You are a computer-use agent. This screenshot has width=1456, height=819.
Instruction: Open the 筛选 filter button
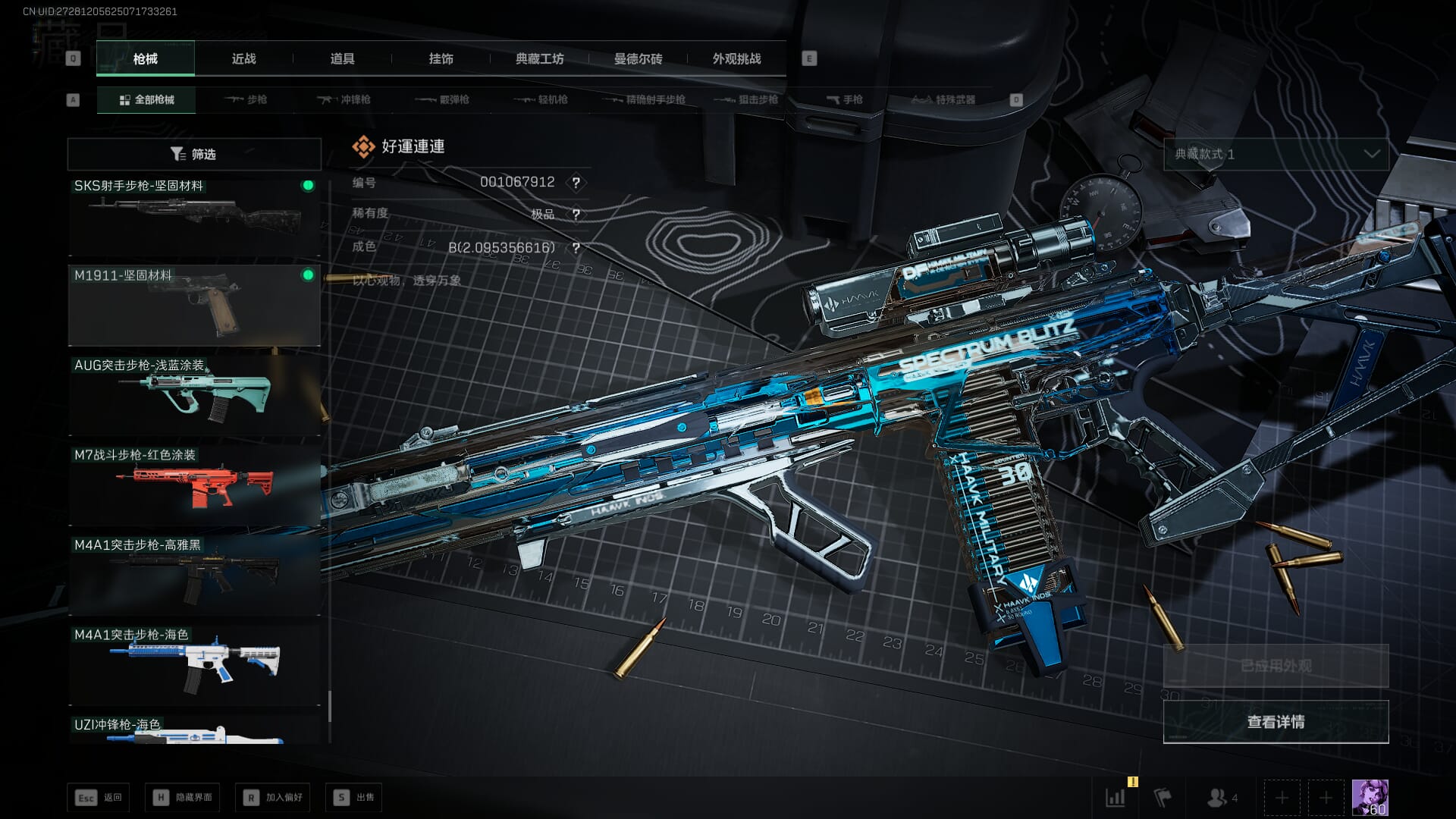(x=194, y=154)
